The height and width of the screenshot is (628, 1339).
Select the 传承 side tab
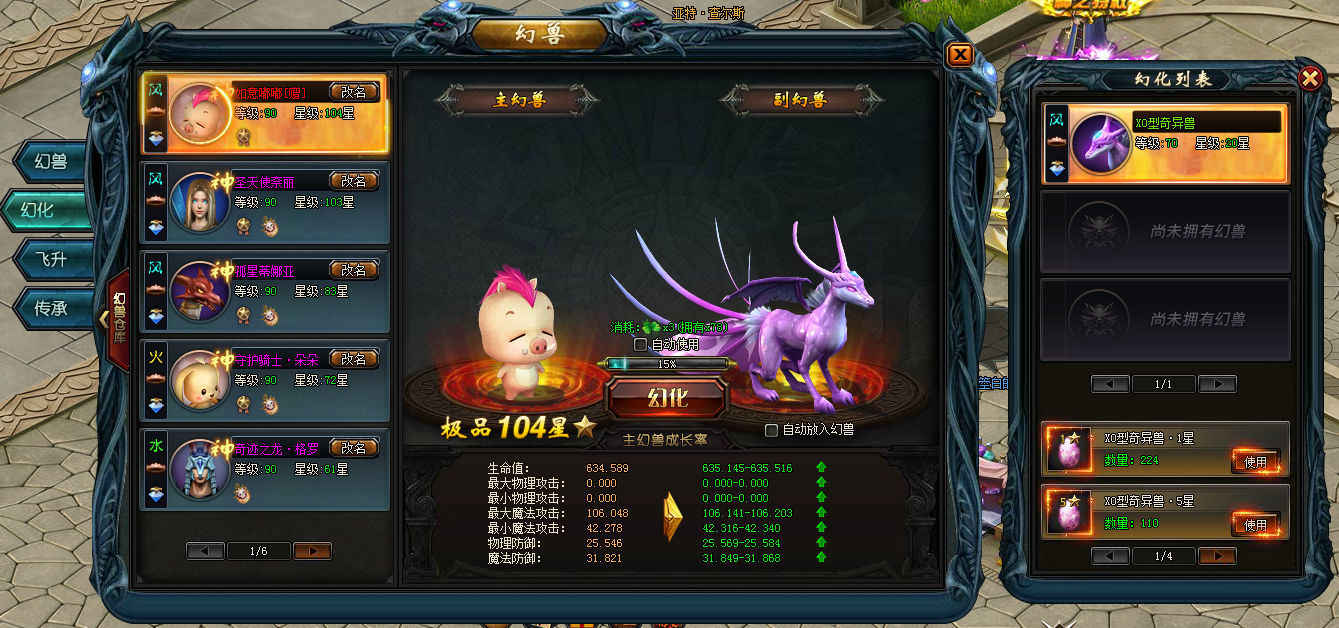(51, 308)
